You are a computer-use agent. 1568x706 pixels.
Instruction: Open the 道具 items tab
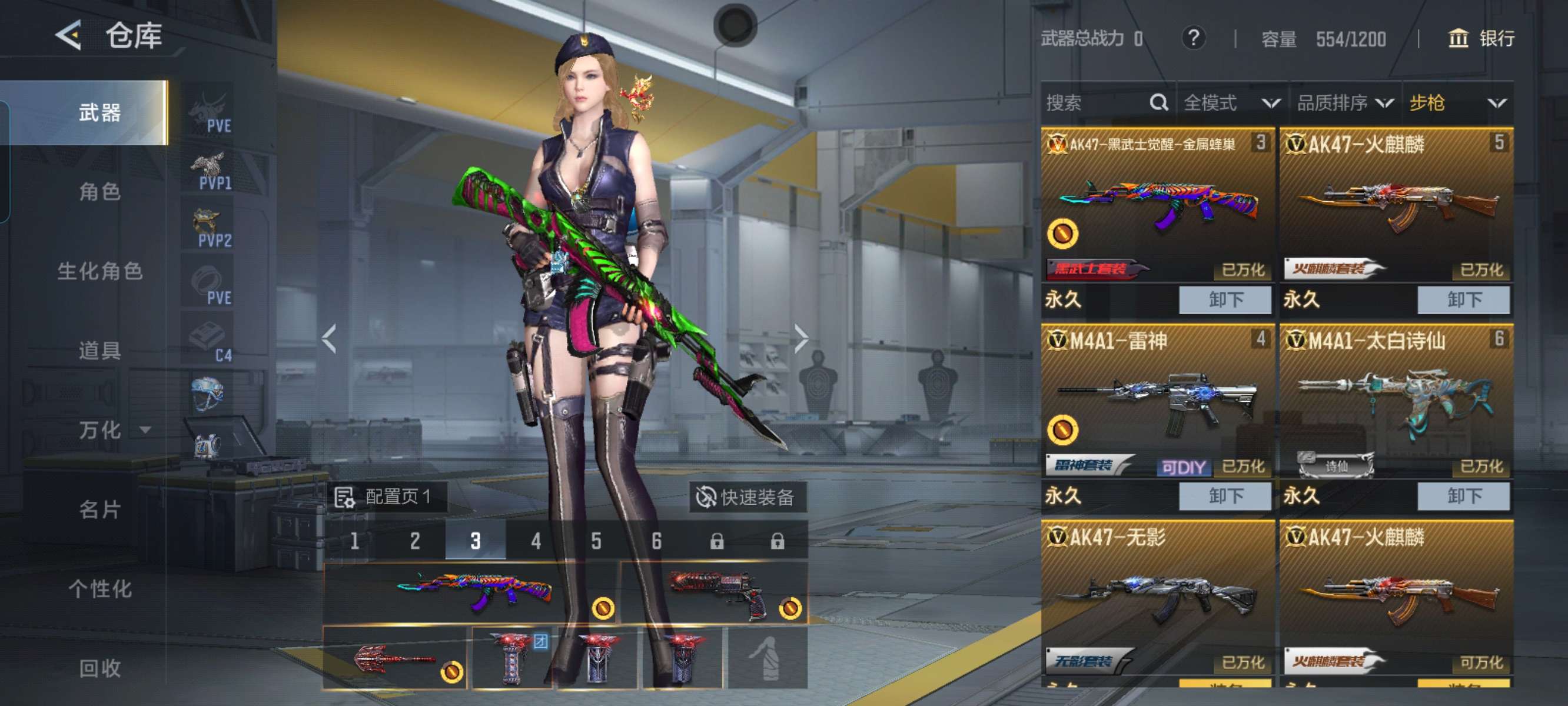(x=99, y=351)
